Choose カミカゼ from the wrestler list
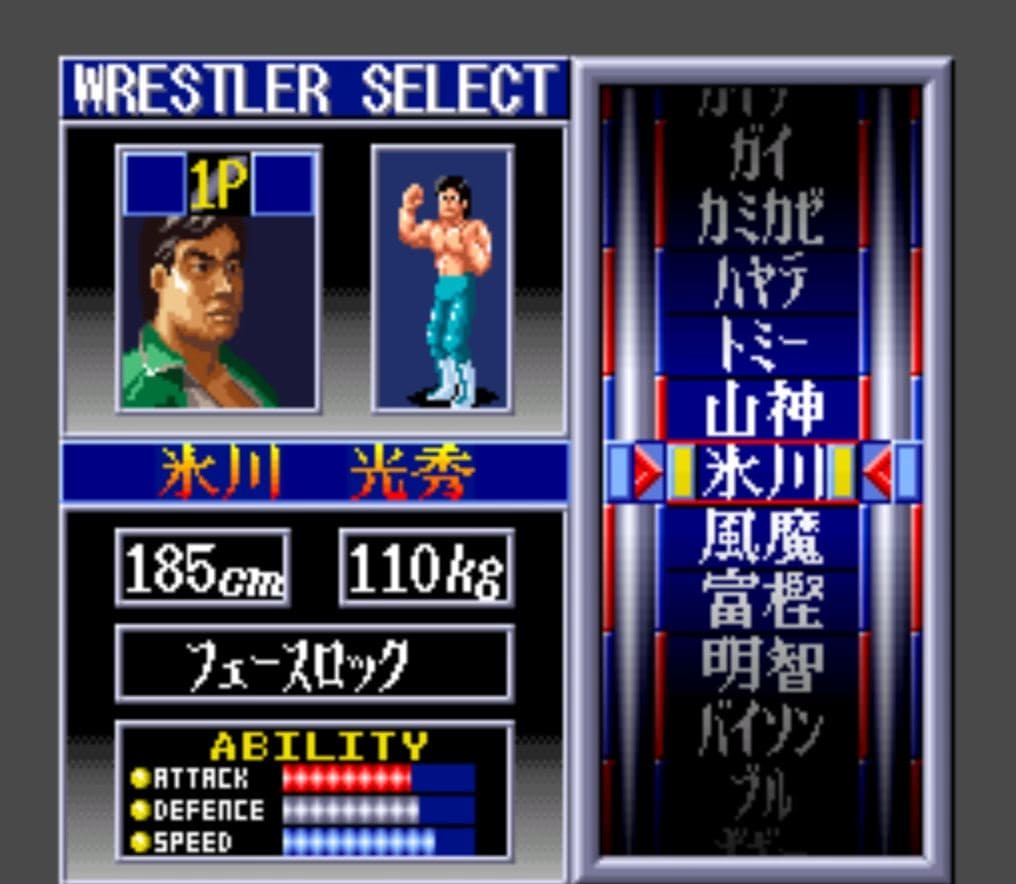This screenshot has width=1016, height=884. click(x=762, y=219)
